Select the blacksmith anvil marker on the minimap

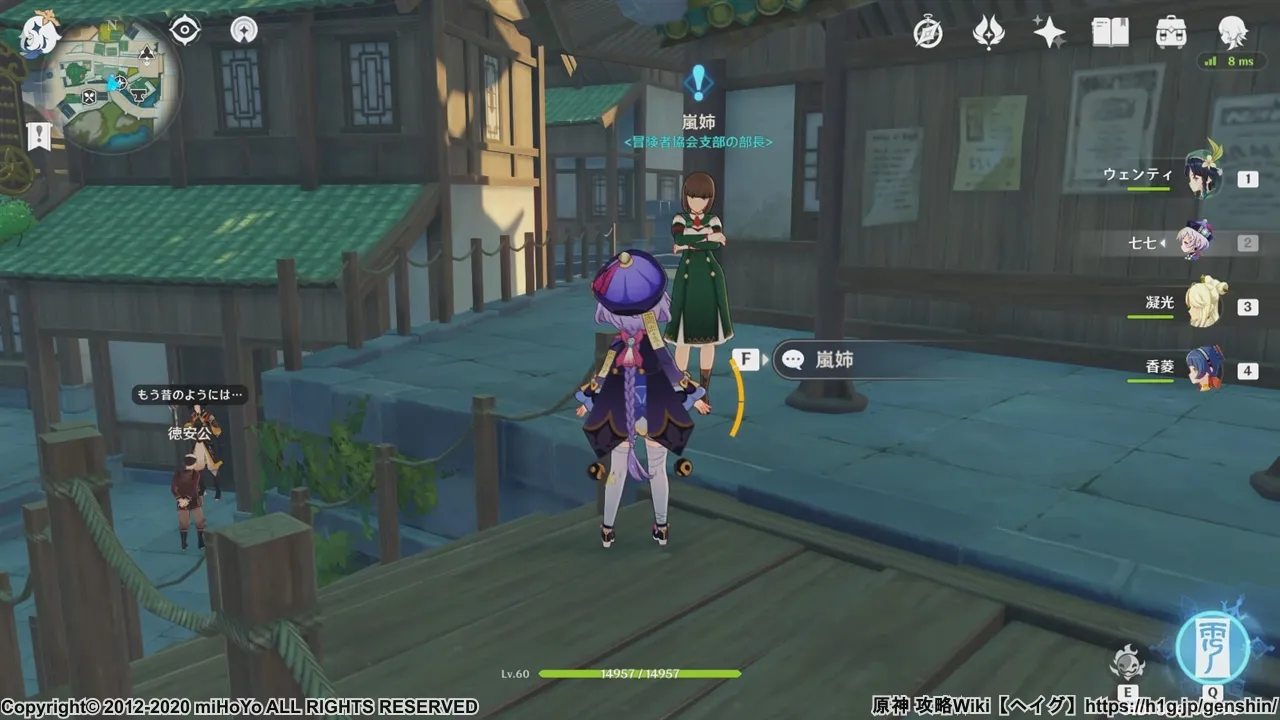(x=137, y=95)
